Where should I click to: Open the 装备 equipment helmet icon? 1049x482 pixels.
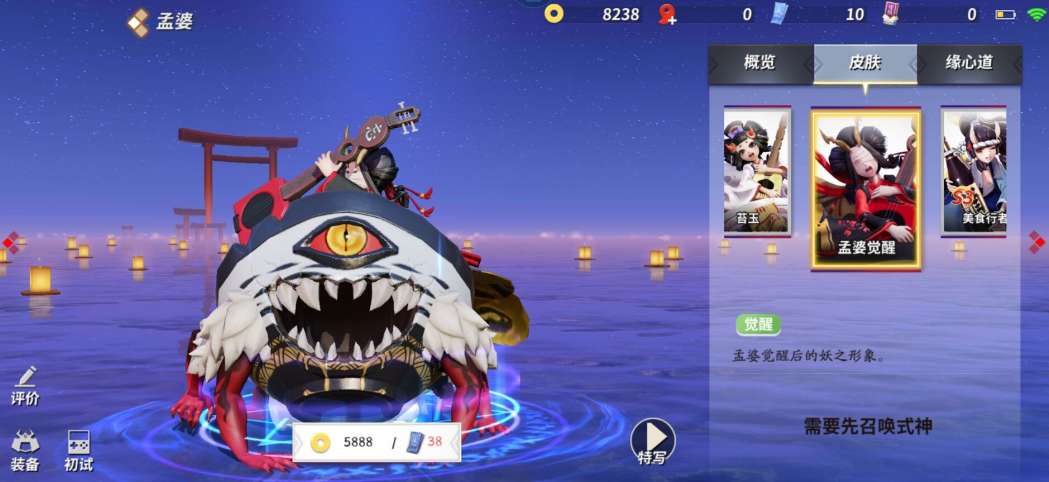[x=25, y=450]
